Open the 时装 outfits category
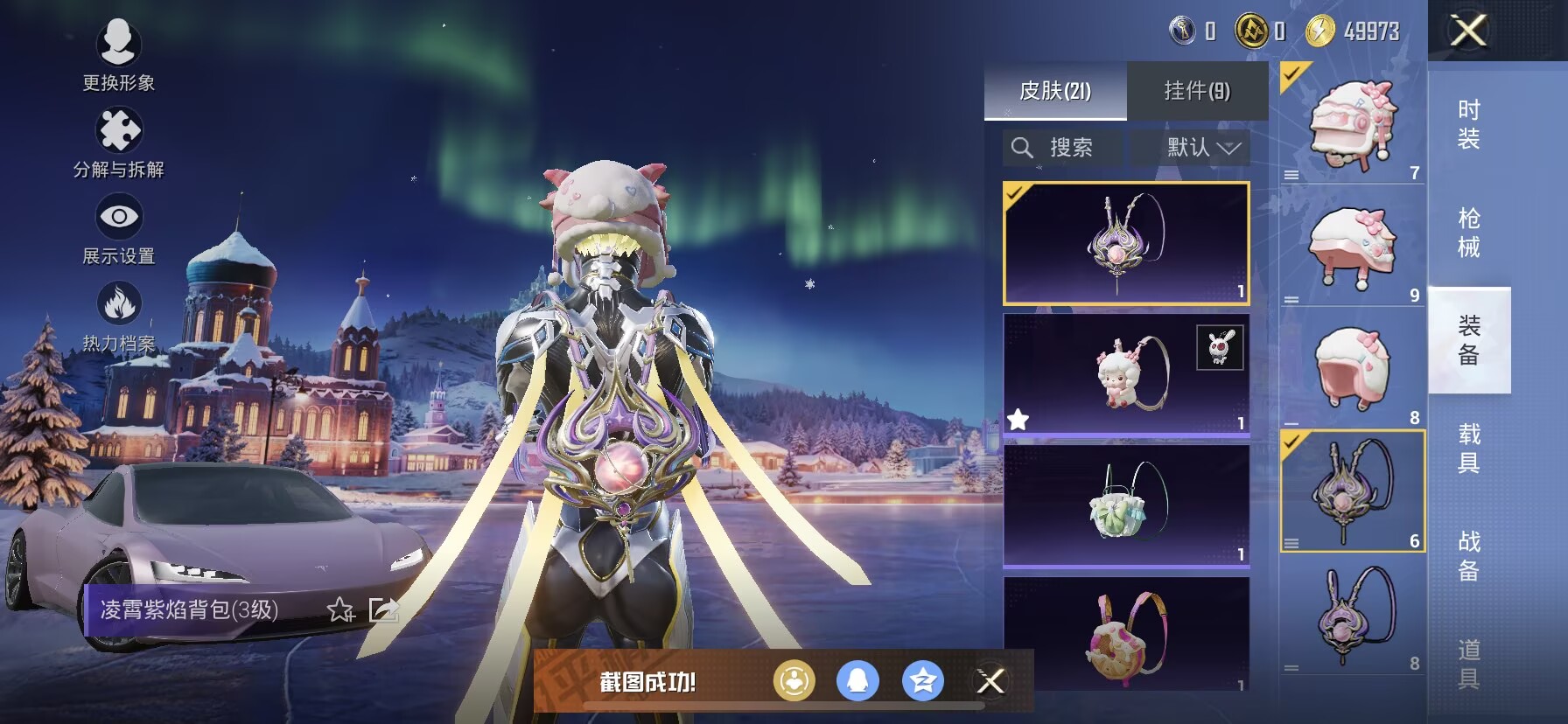 [x=1469, y=124]
